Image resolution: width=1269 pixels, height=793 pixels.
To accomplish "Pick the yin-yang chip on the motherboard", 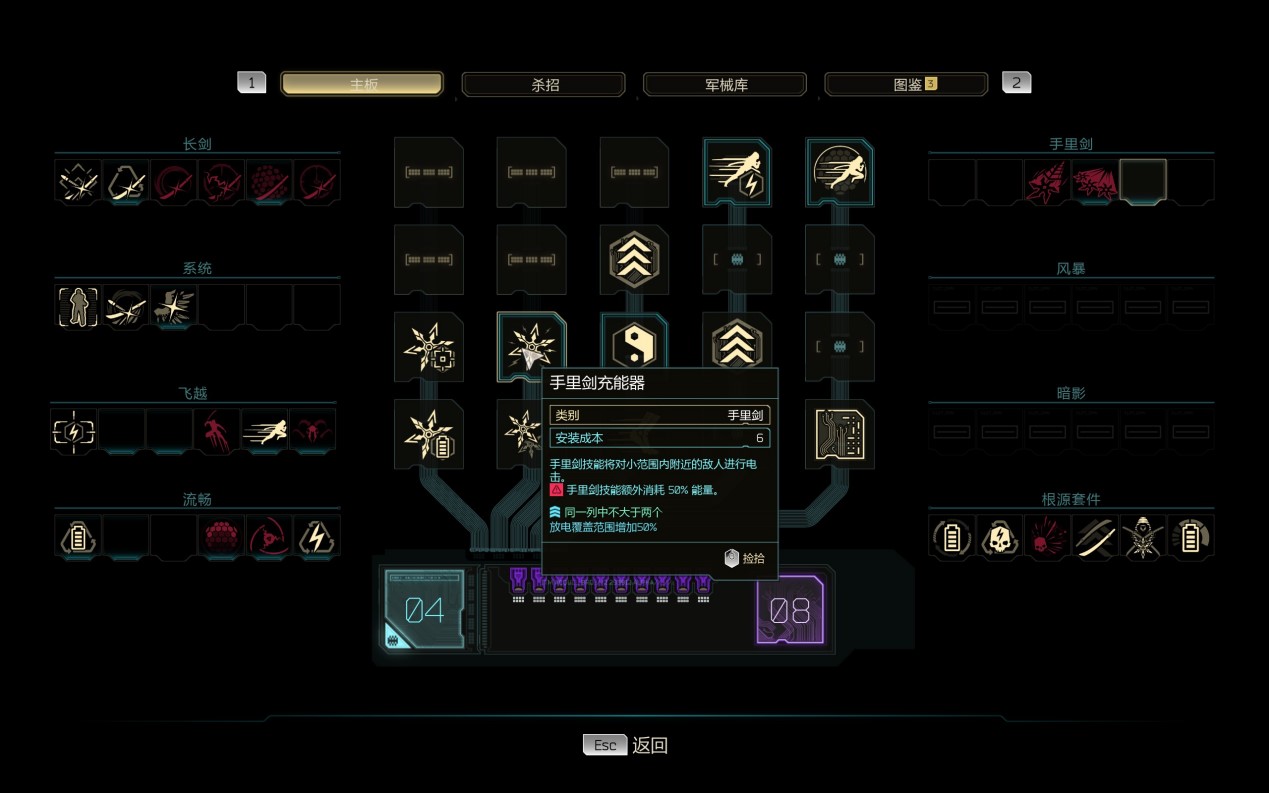I will (633, 346).
